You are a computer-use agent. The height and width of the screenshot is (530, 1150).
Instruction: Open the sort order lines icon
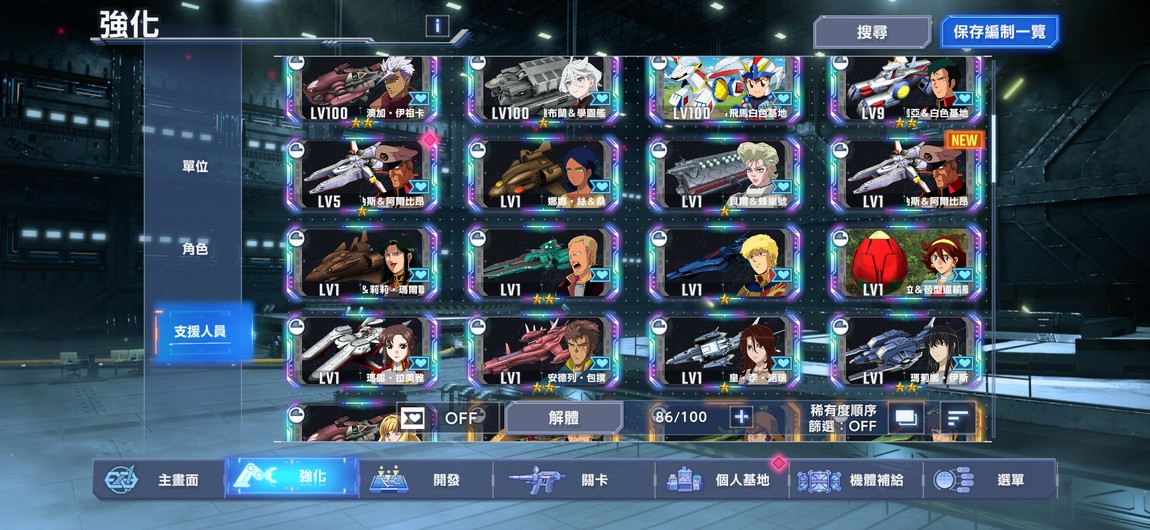click(x=957, y=418)
